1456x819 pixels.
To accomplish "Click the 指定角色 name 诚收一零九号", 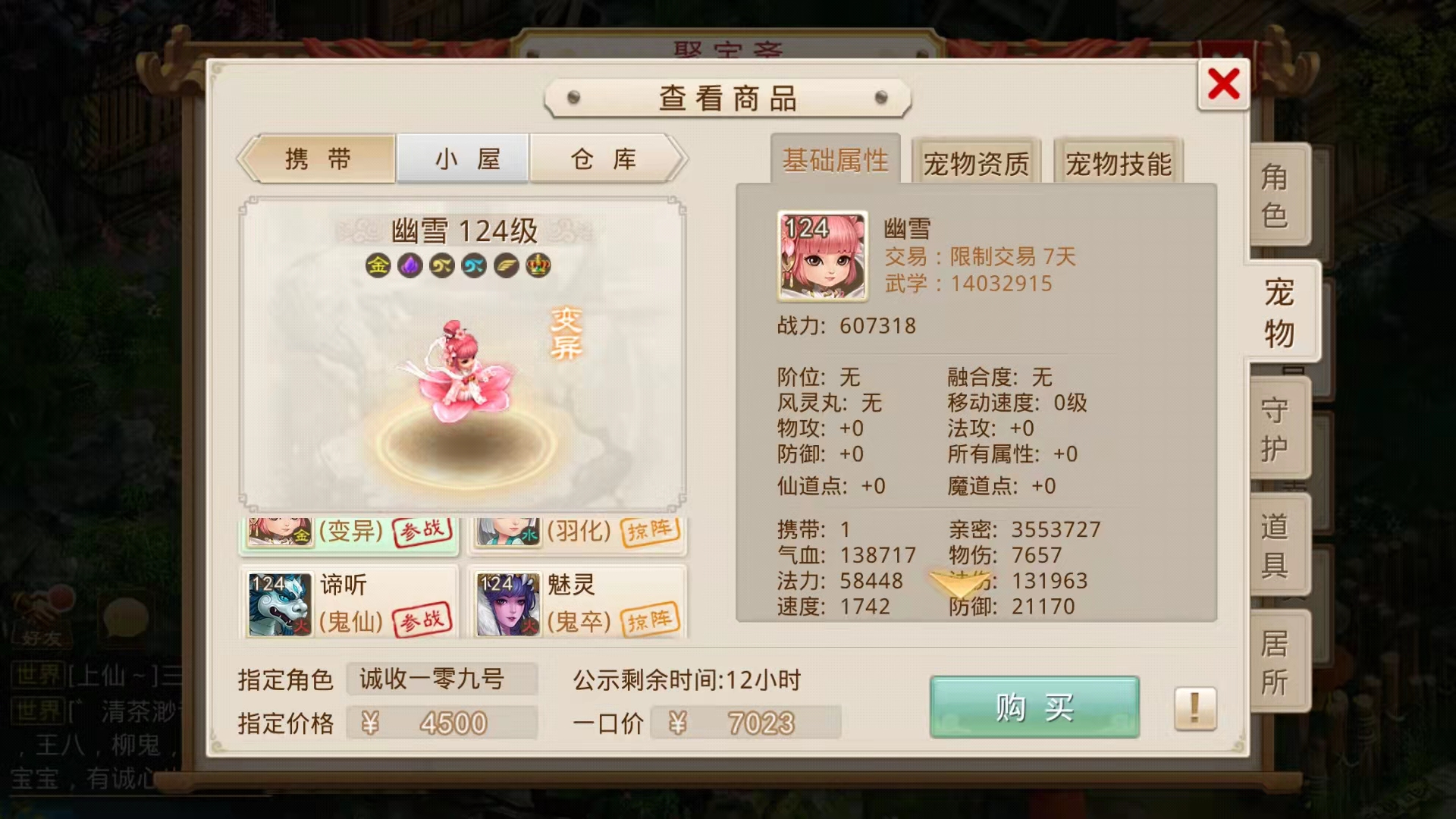I will (442, 682).
